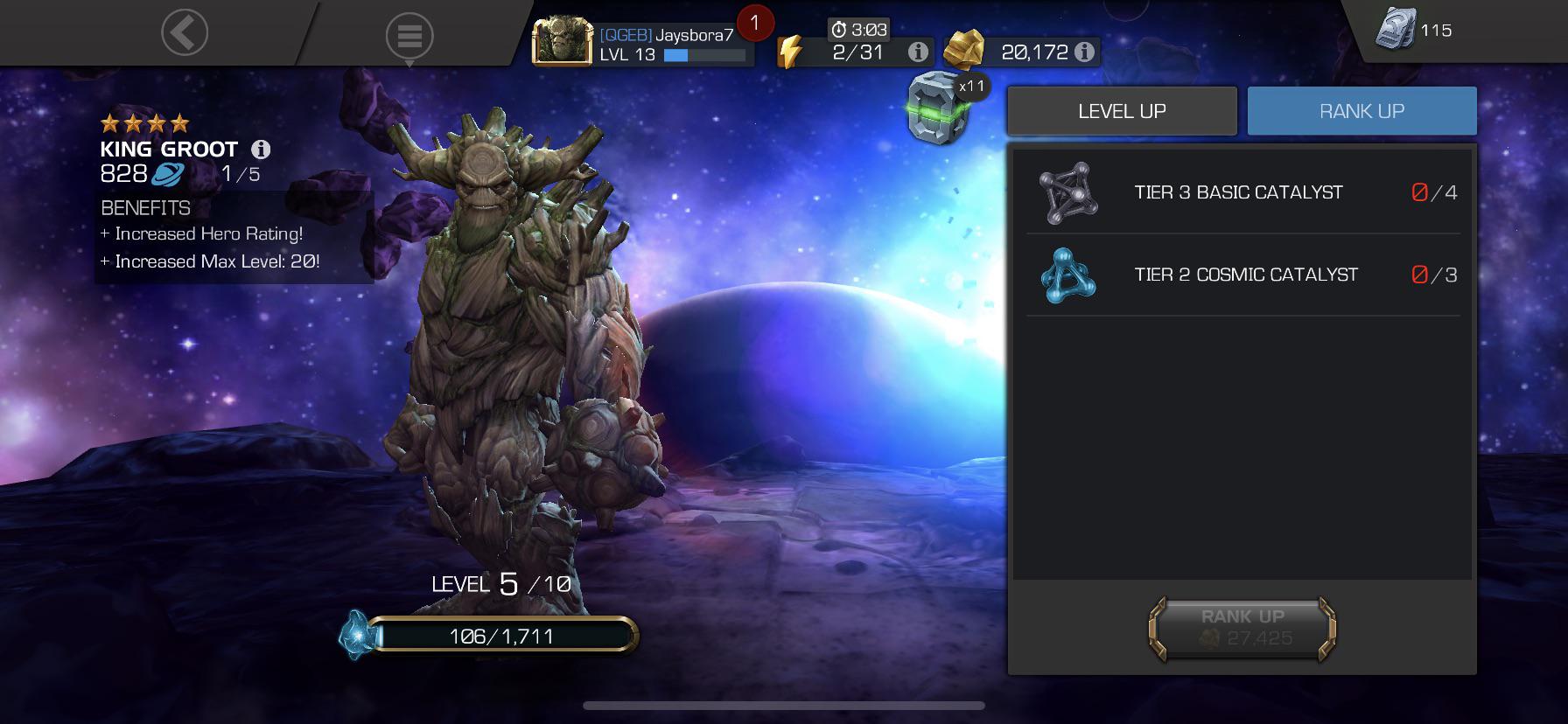Image resolution: width=1568 pixels, height=724 pixels.
Task: Switch to the LEVEL UP tab
Action: 1121,110
